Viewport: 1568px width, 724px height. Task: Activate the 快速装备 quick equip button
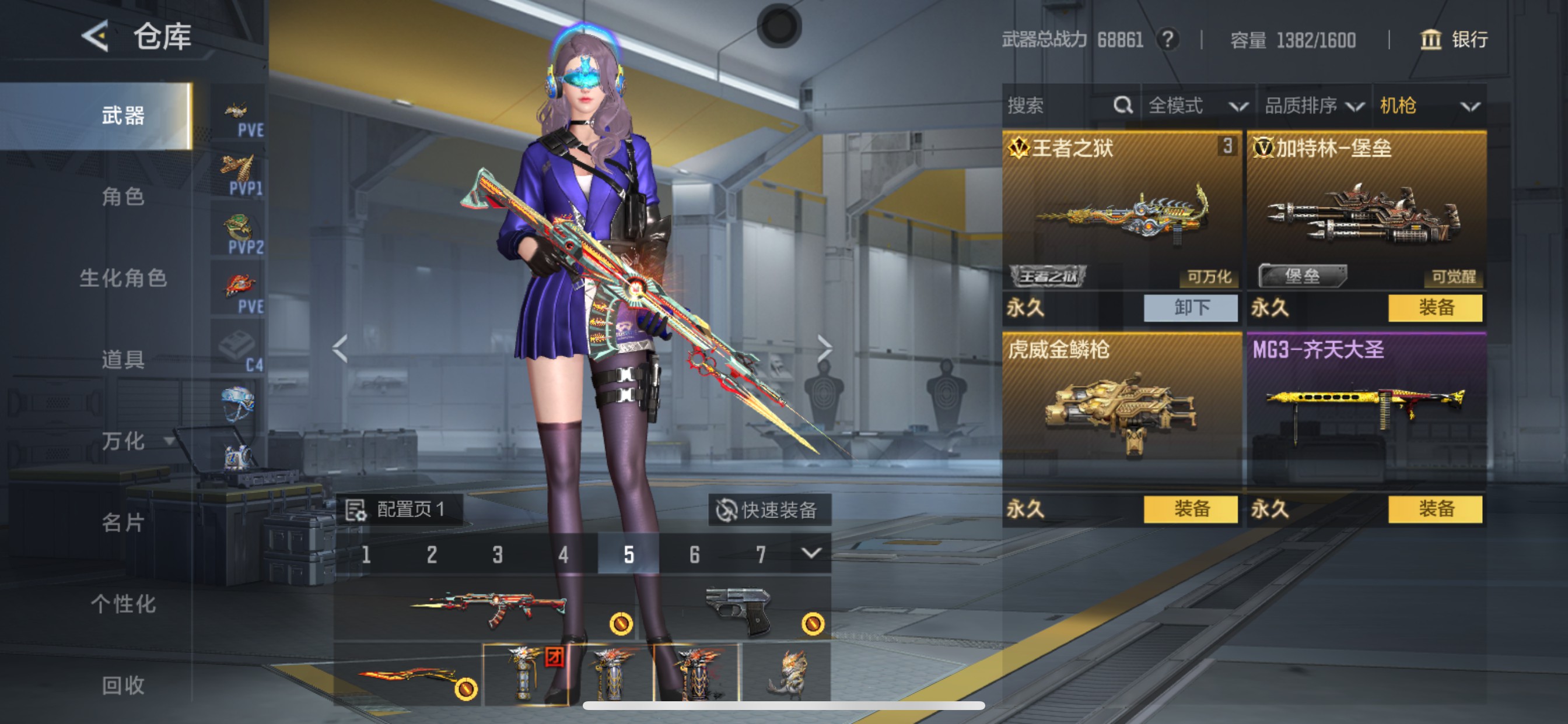point(769,510)
